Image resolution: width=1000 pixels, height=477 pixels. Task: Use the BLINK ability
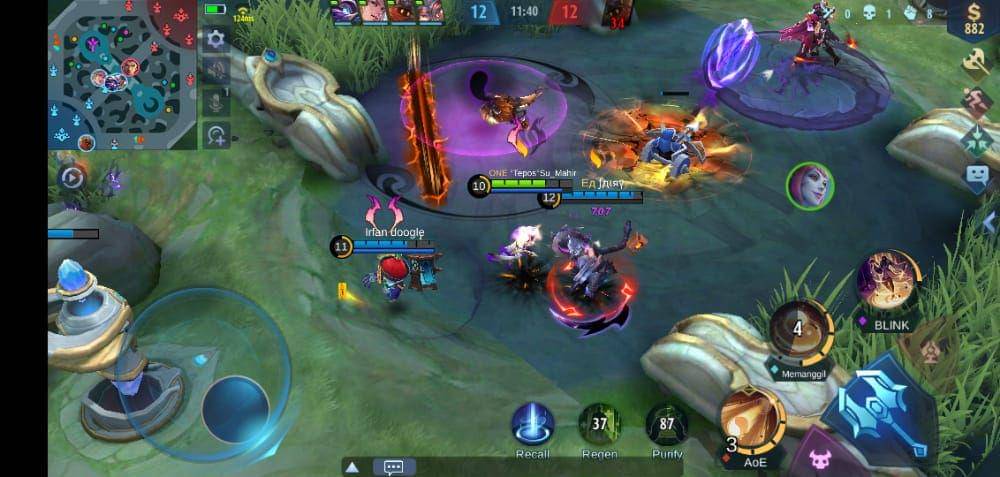(x=886, y=281)
